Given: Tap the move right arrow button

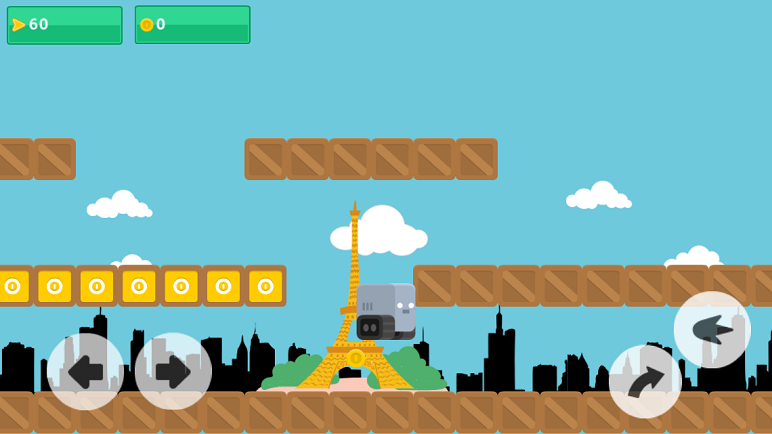Looking at the screenshot, I should click(x=173, y=371).
